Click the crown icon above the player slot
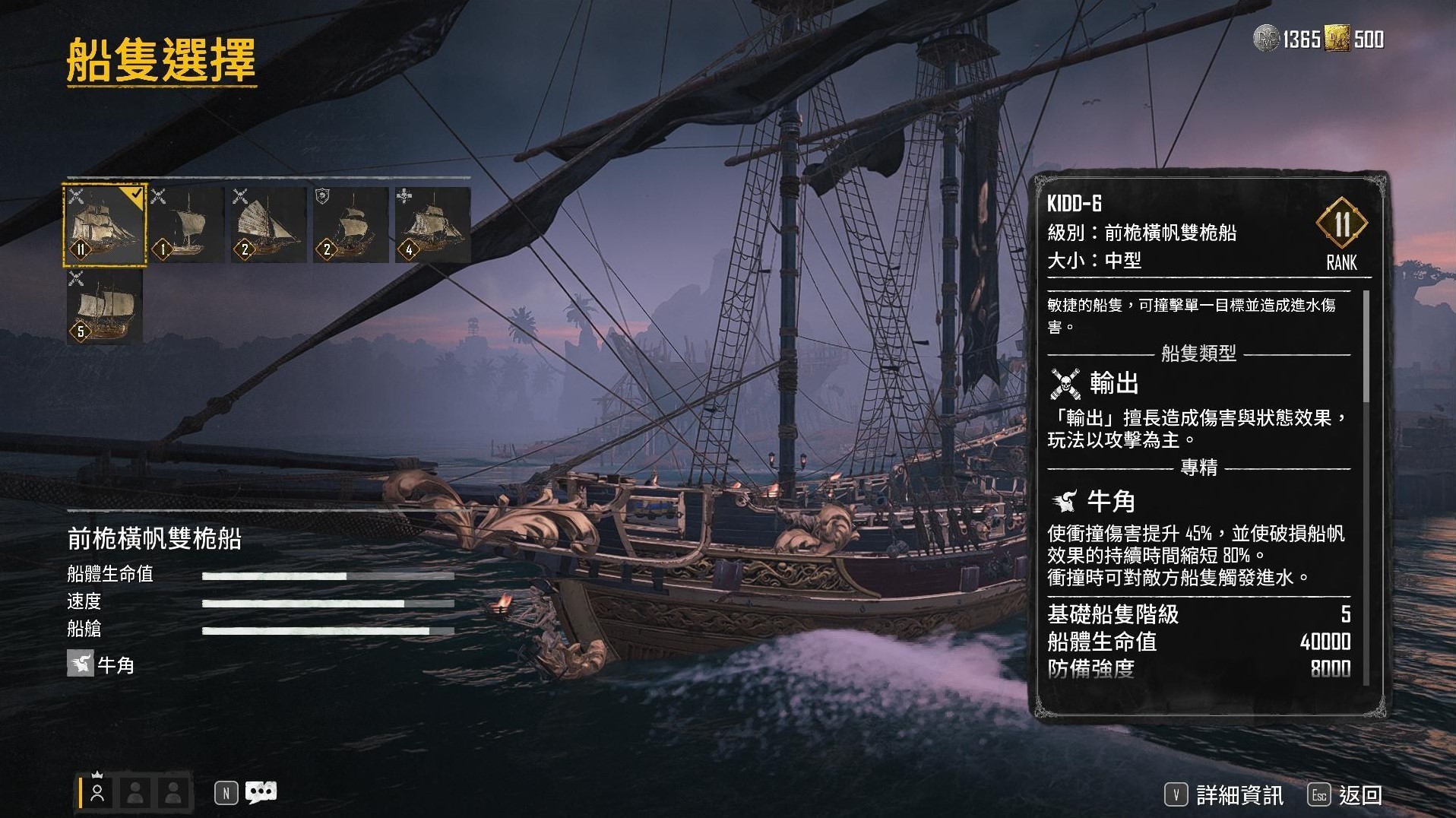The height and width of the screenshot is (818, 1456). (x=97, y=774)
